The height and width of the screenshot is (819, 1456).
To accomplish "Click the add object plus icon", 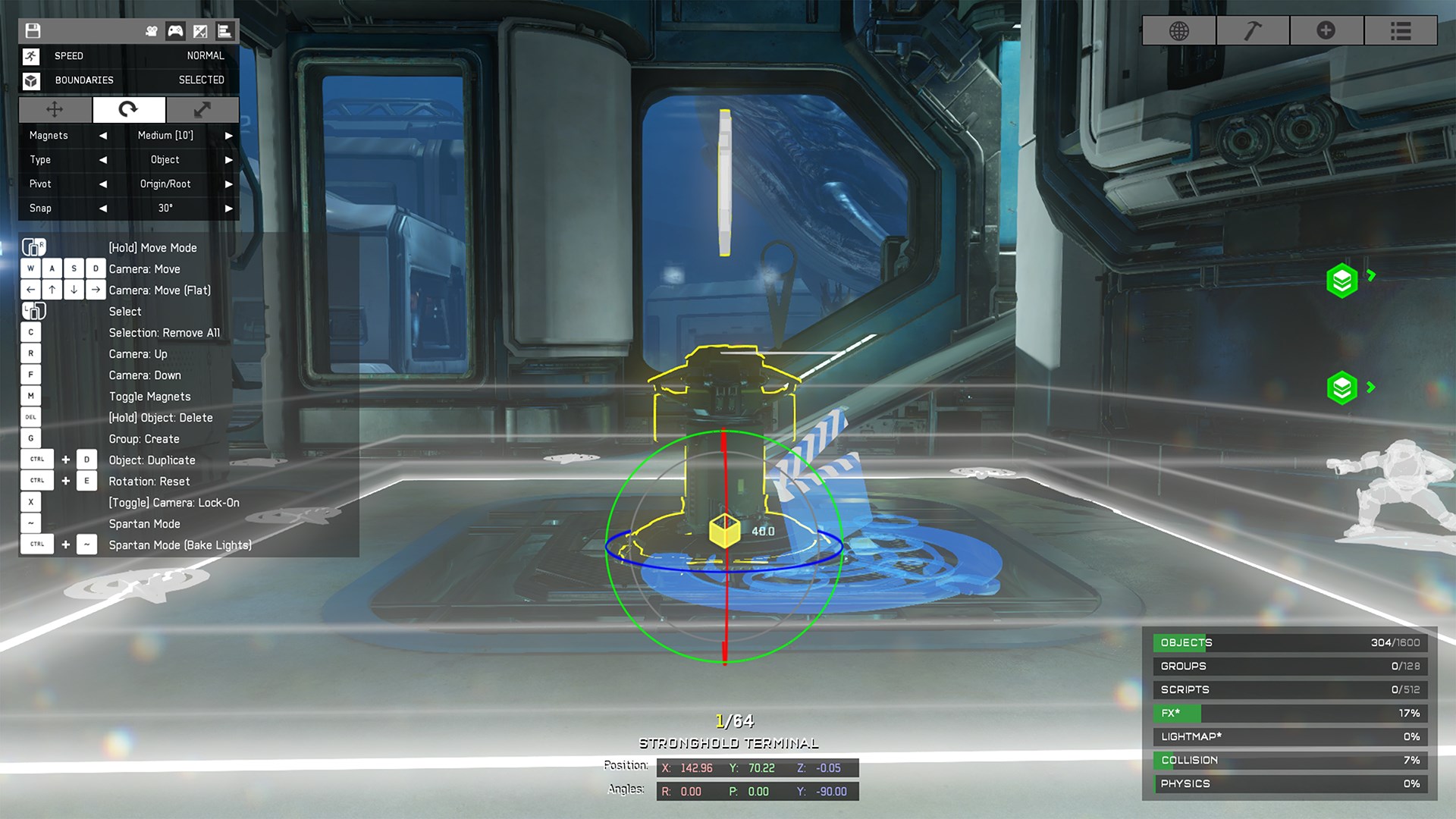I will click(x=1327, y=31).
